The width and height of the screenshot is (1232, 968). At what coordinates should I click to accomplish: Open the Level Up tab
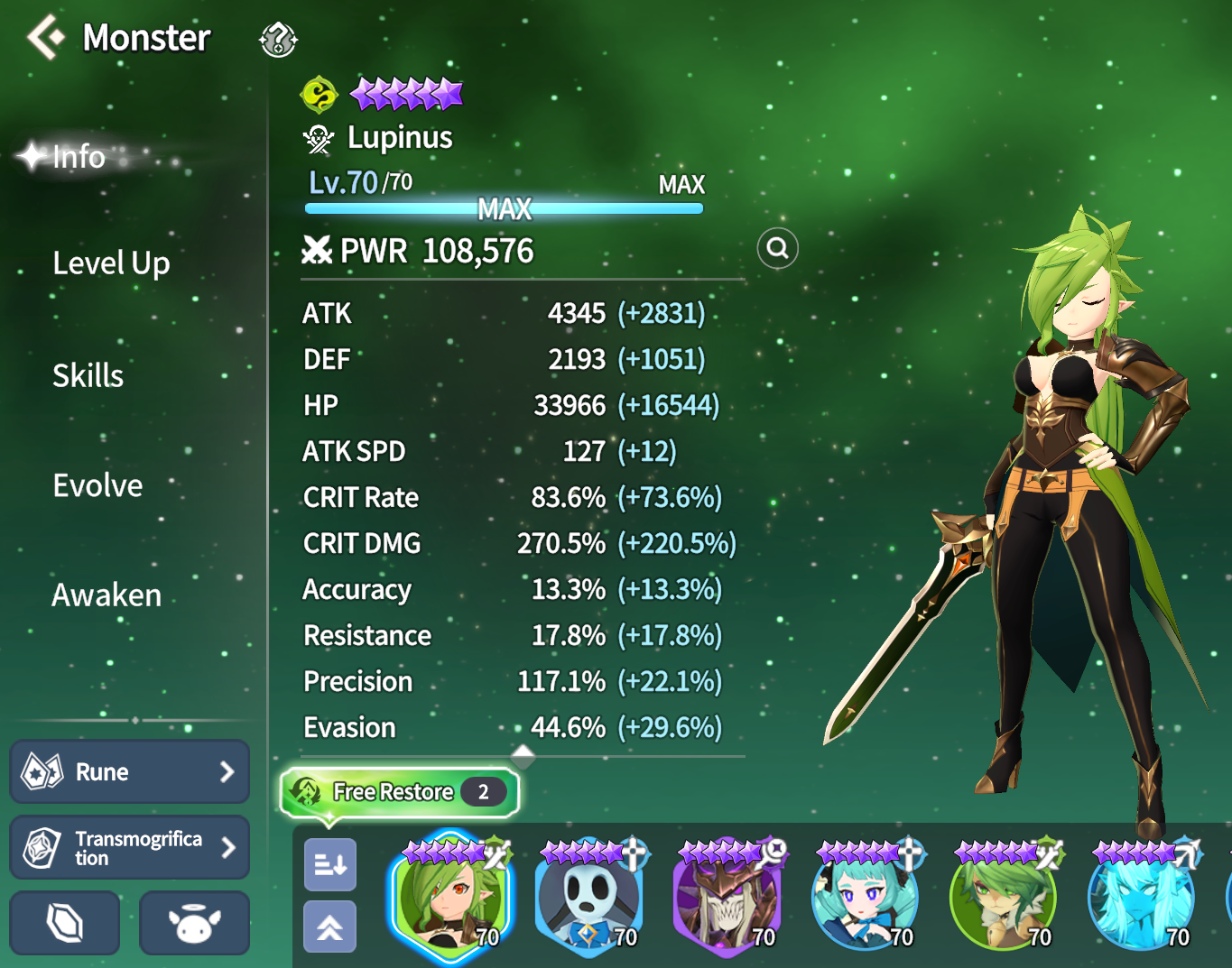click(111, 263)
